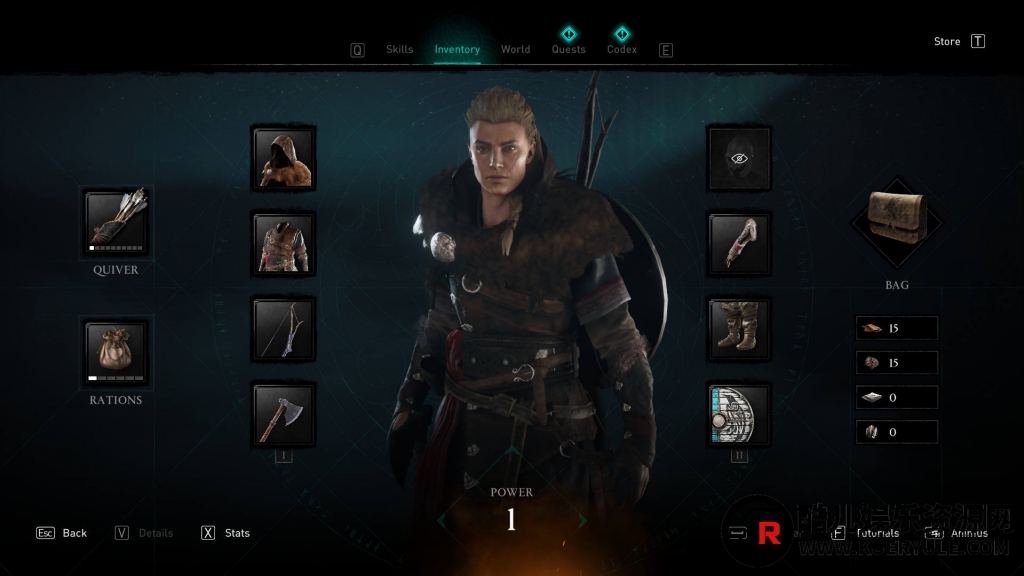
Task: Open the World tab
Action: pyautogui.click(x=515, y=49)
